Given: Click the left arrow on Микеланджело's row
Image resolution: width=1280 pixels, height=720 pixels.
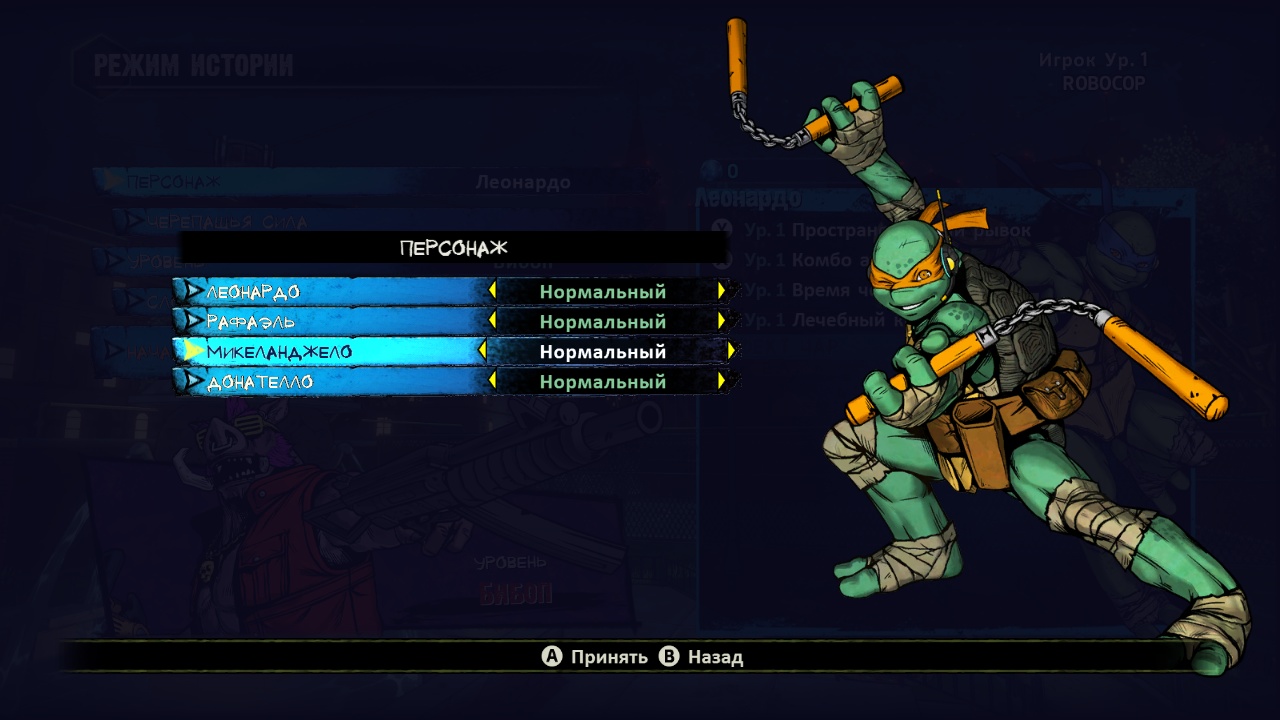Looking at the screenshot, I should tap(483, 352).
